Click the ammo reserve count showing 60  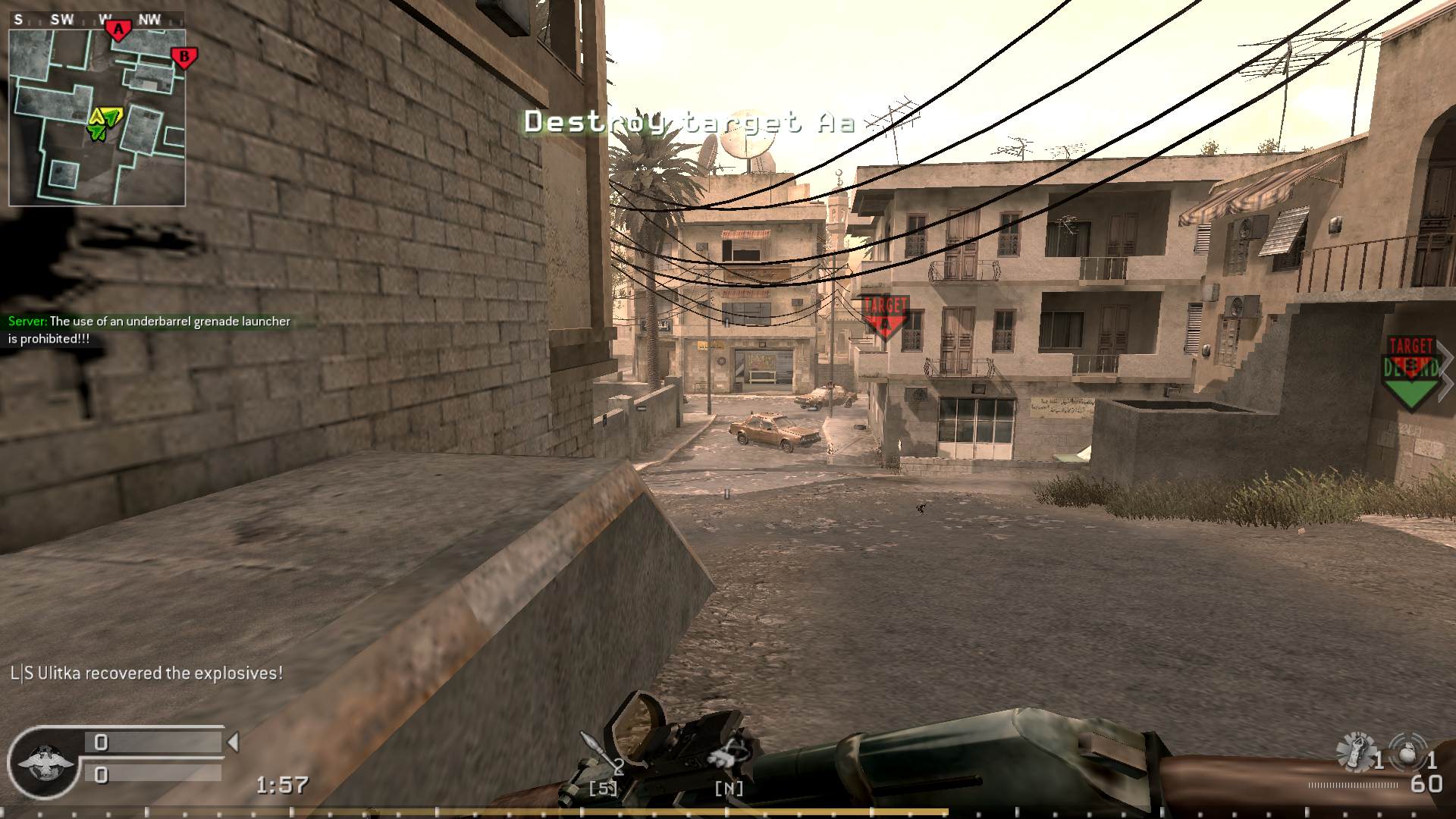pos(1429,781)
